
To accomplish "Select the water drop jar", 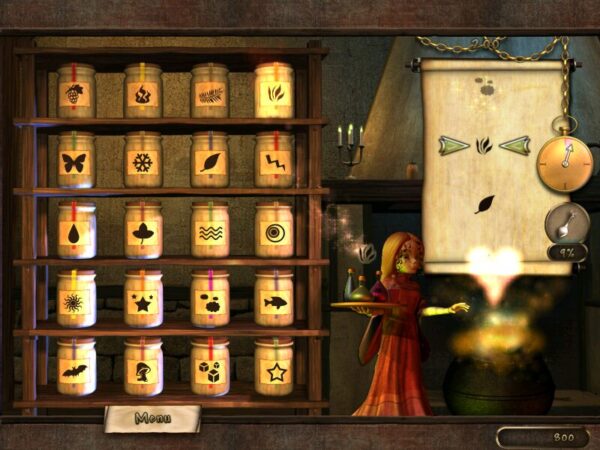I will pos(76,232).
